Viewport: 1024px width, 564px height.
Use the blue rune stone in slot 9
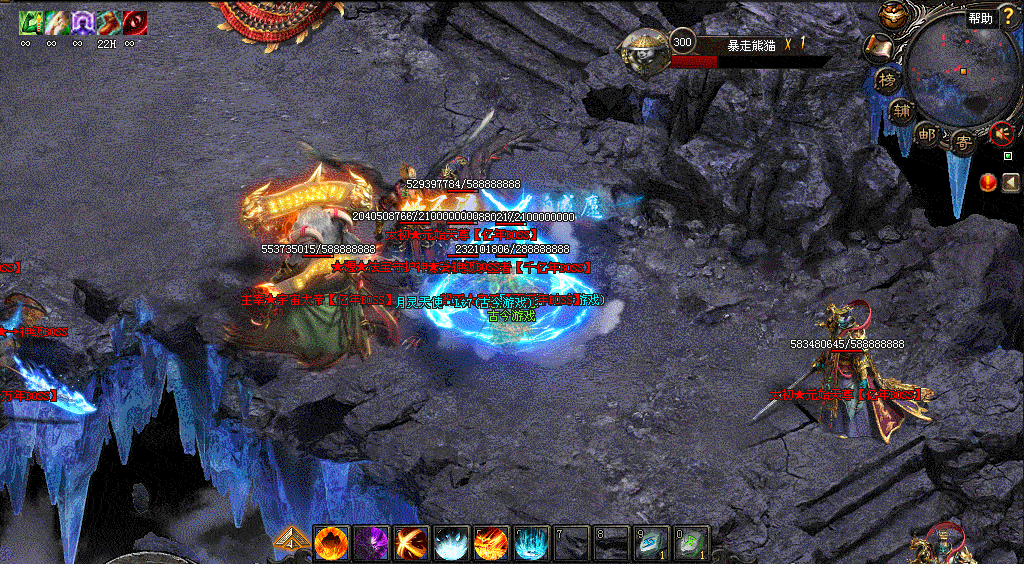(x=651, y=543)
